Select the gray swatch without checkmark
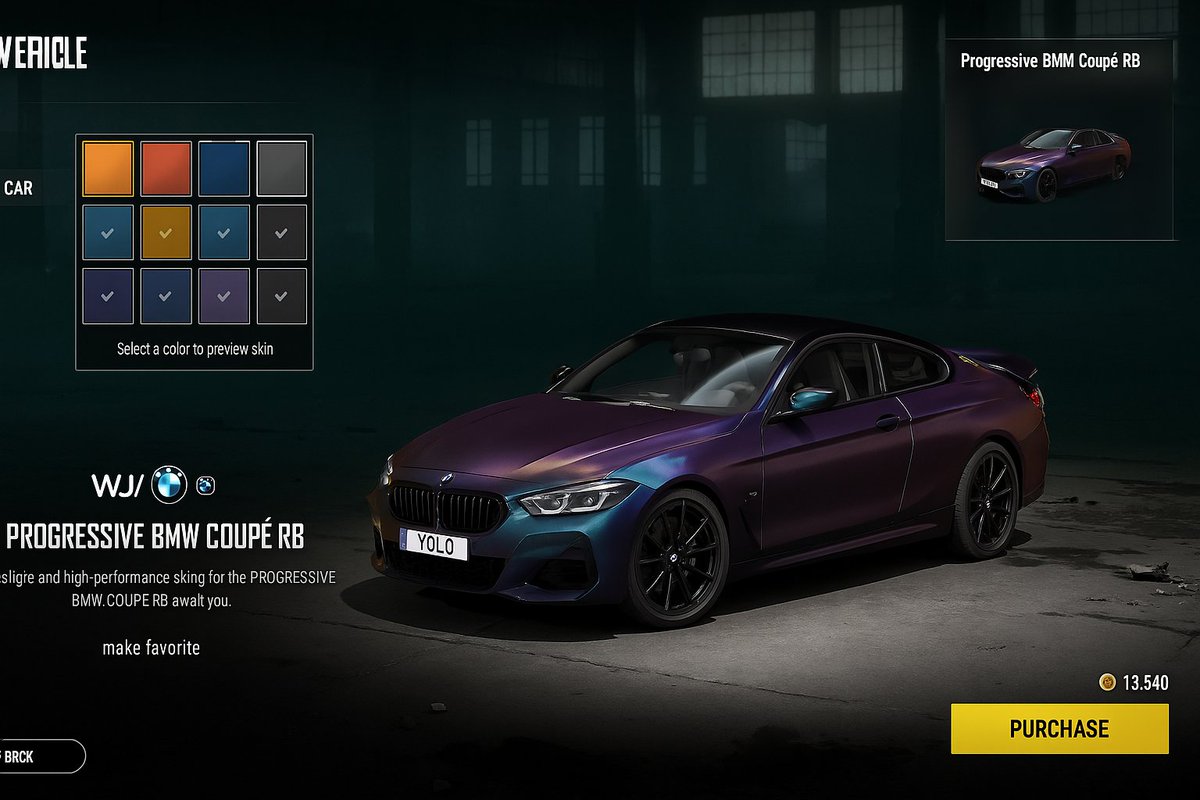The height and width of the screenshot is (800, 1200). 282,168
